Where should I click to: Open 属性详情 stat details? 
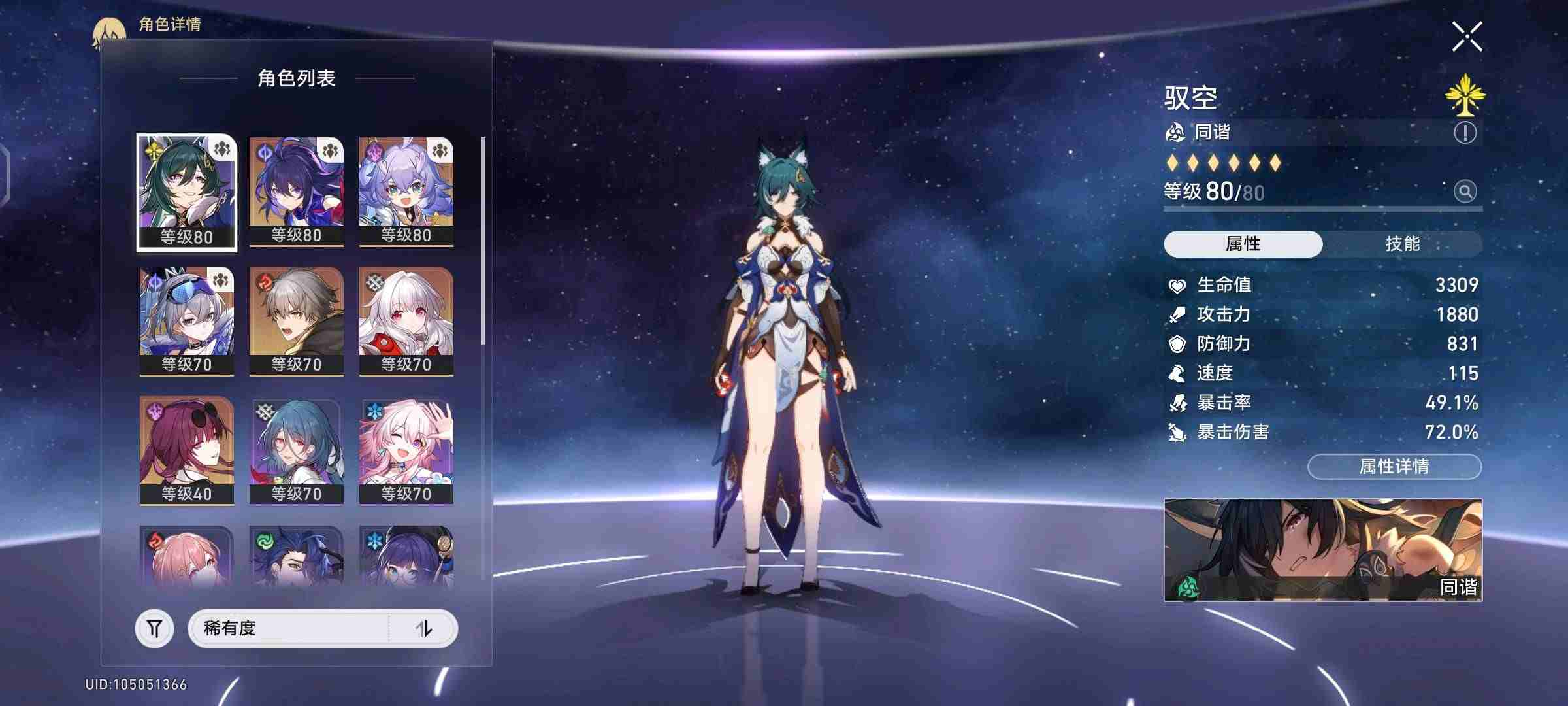1394,466
